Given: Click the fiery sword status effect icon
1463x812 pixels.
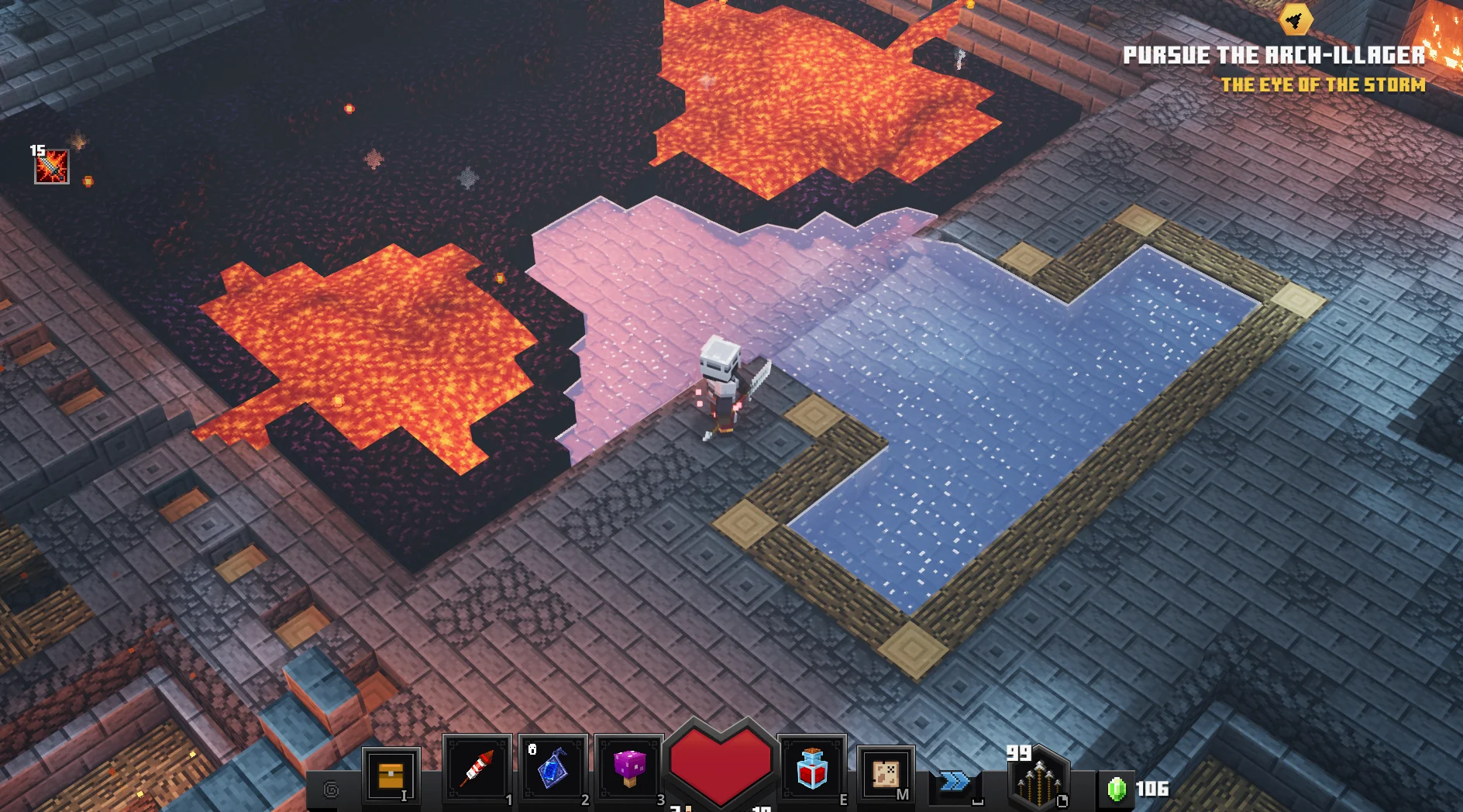Looking at the screenshot, I should coord(52,167).
